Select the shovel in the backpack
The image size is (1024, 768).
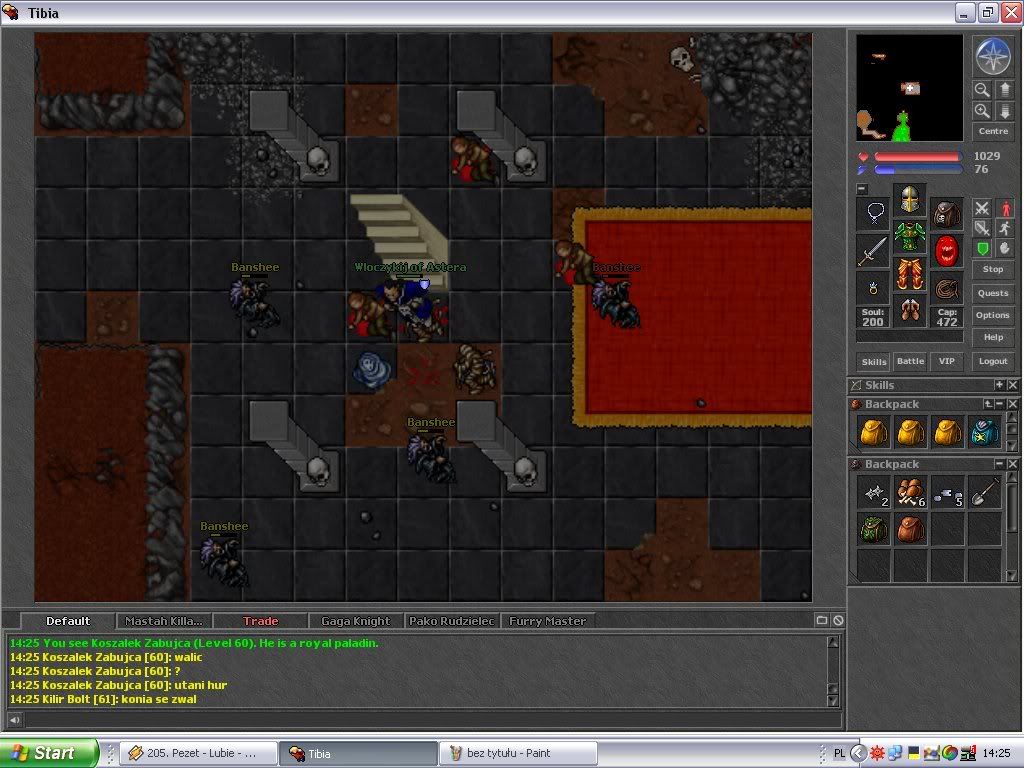pos(985,491)
